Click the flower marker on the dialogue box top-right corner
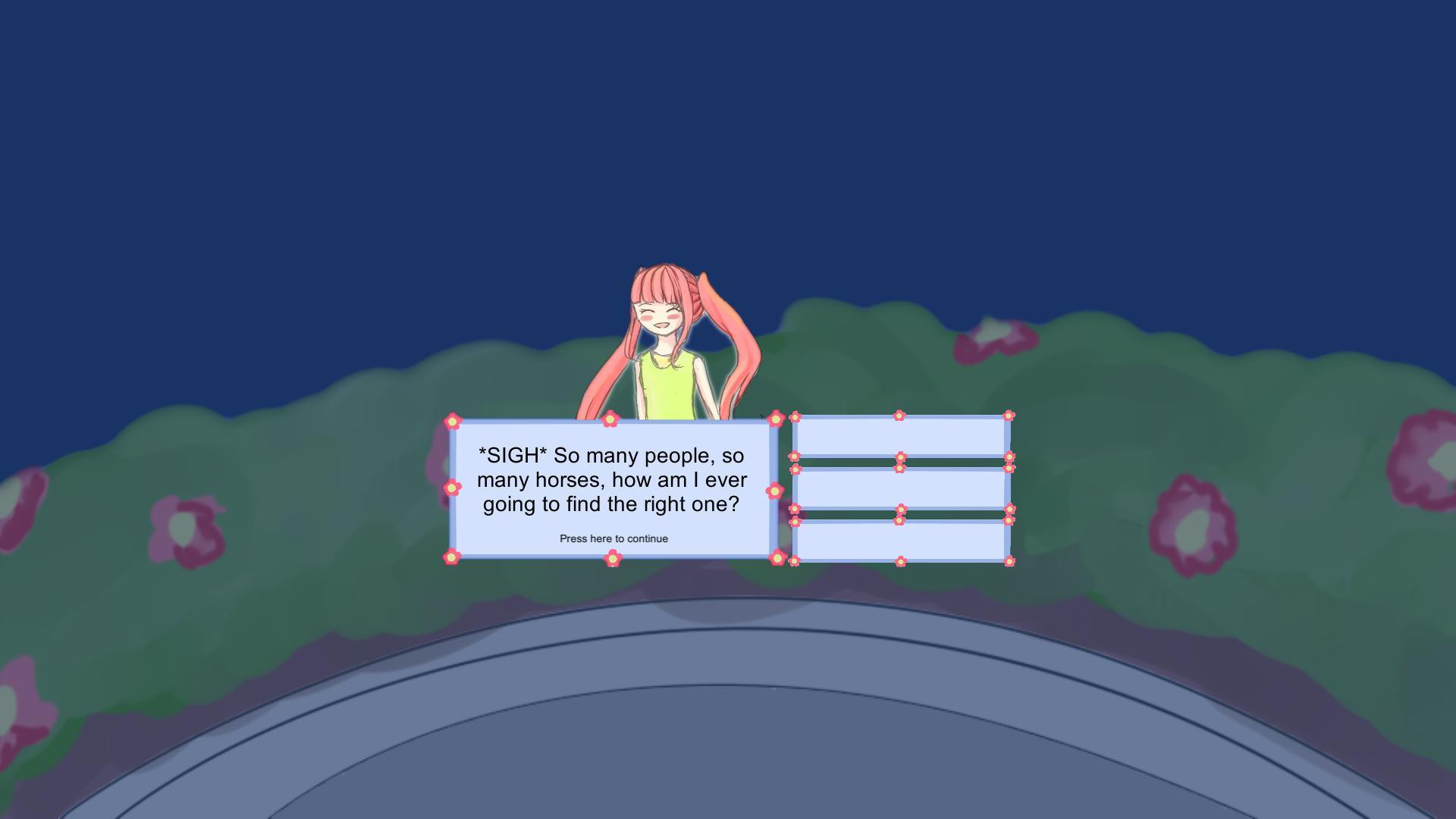Image resolution: width=1456 pixels, height=819 pixels. (x=777, y=419)
